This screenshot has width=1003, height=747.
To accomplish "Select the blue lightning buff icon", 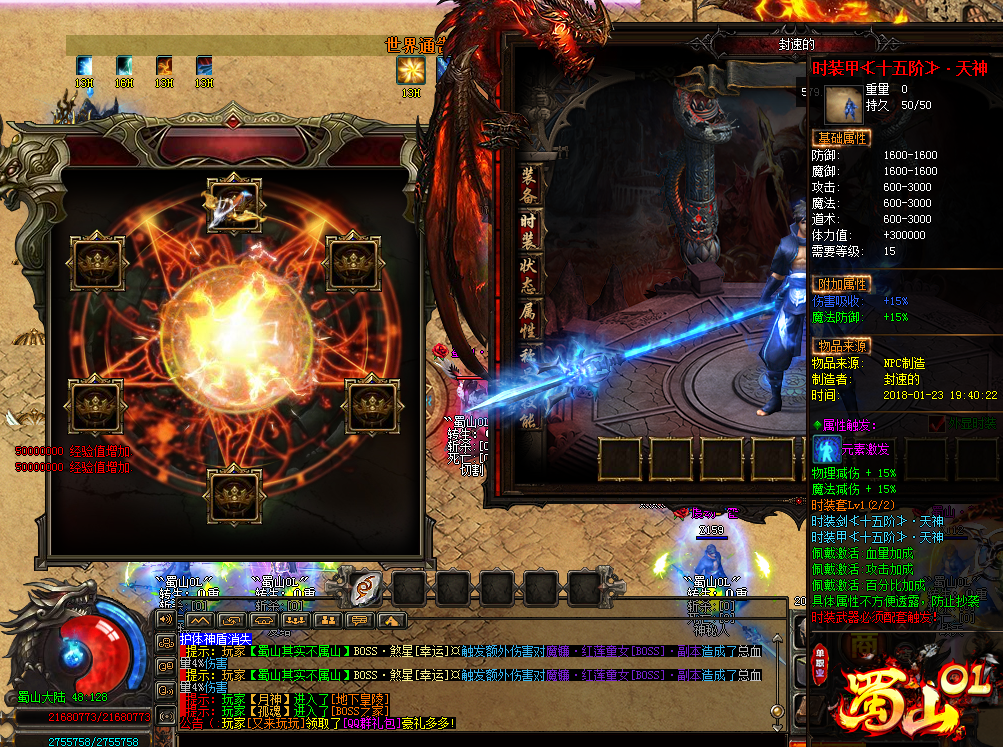I will 84,66.
